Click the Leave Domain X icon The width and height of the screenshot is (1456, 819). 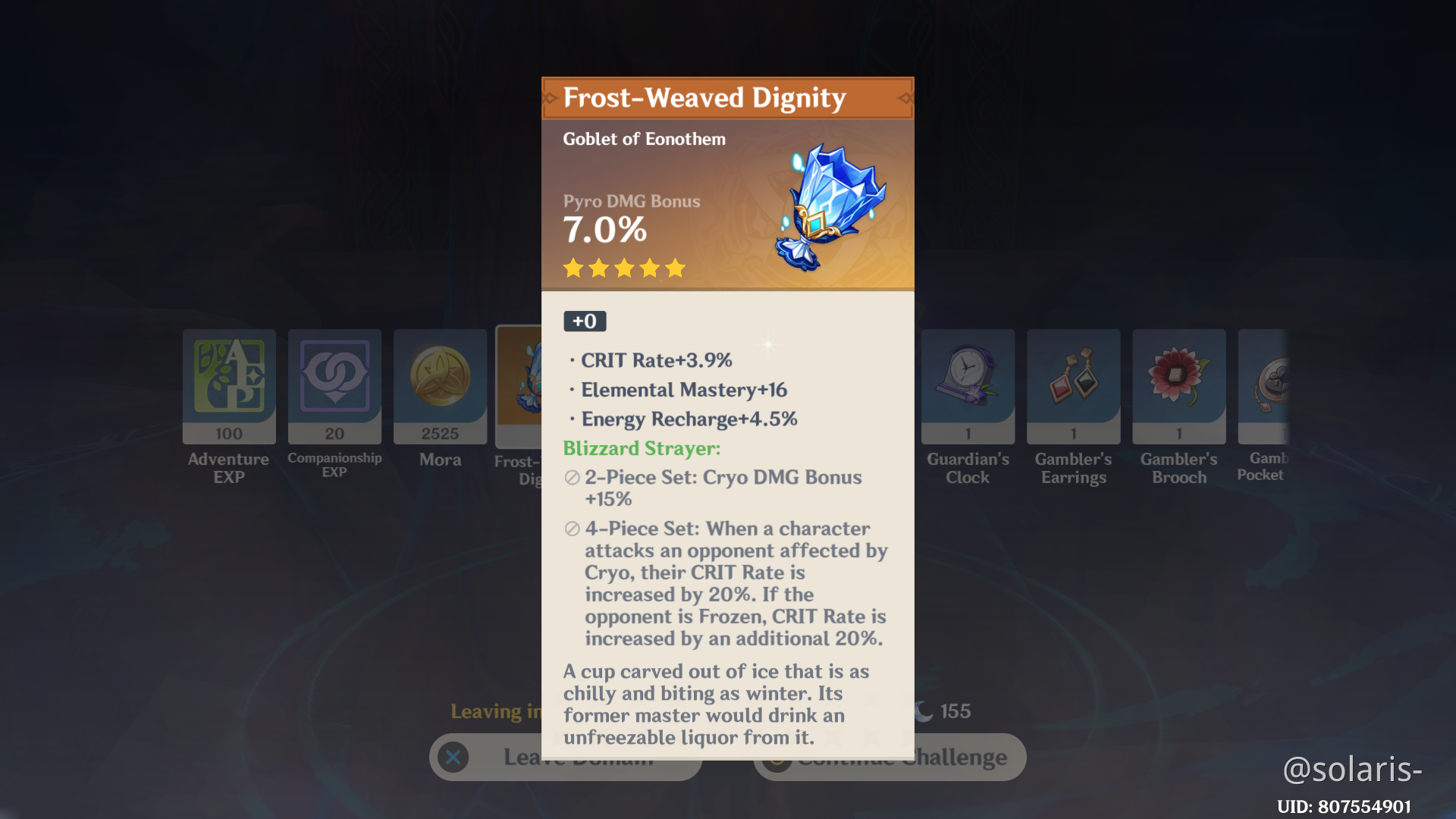(x=453, y=757)
